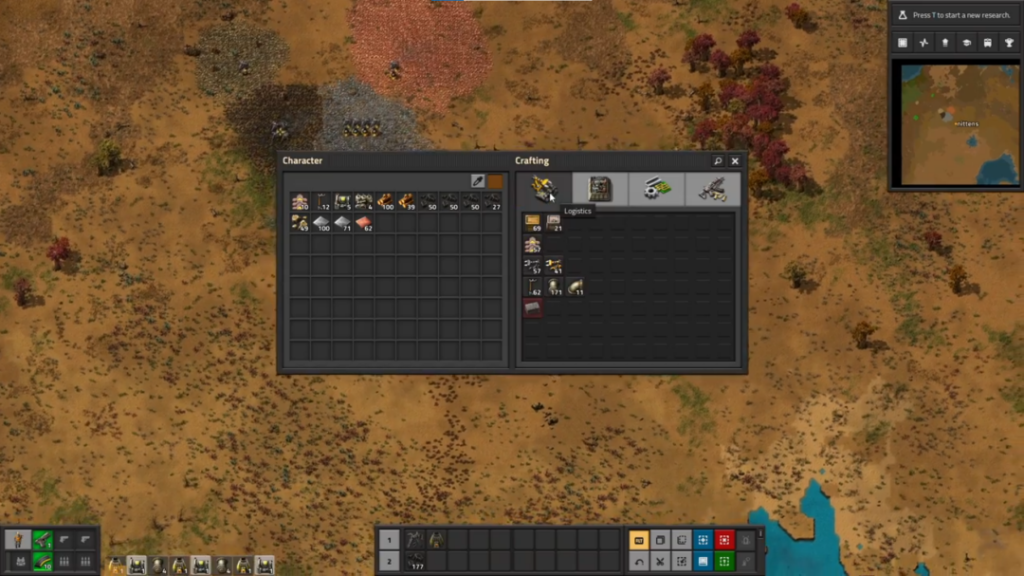The height and width of the screenshot is (576, 1024).
Task: Open the Intermediate products crafting tab
Action: [657, 189]
